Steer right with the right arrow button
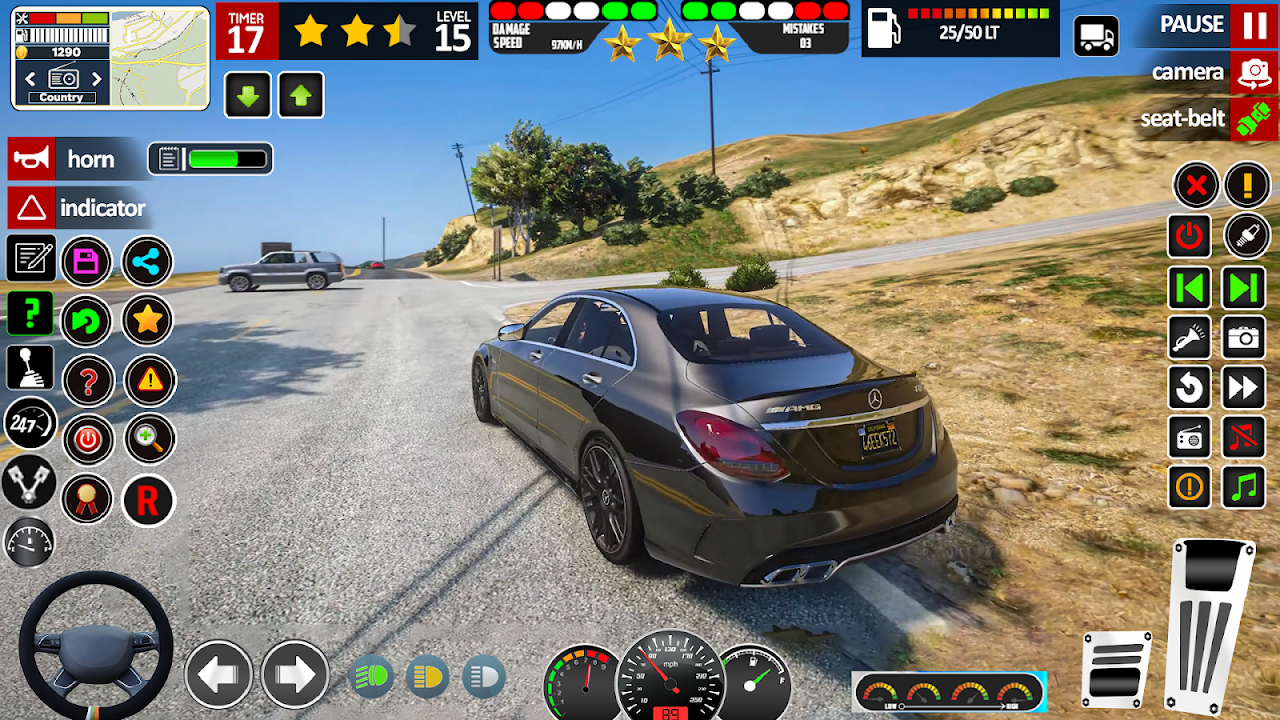 pos(295,675)
